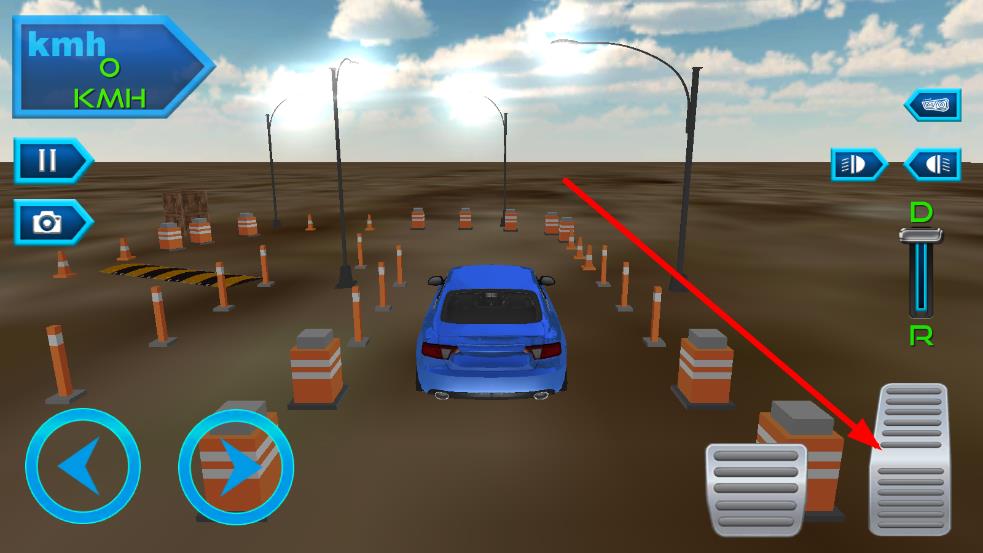Steer right with the right arrow button
Viewport: 983px width, 553px height.
[236, 466]
